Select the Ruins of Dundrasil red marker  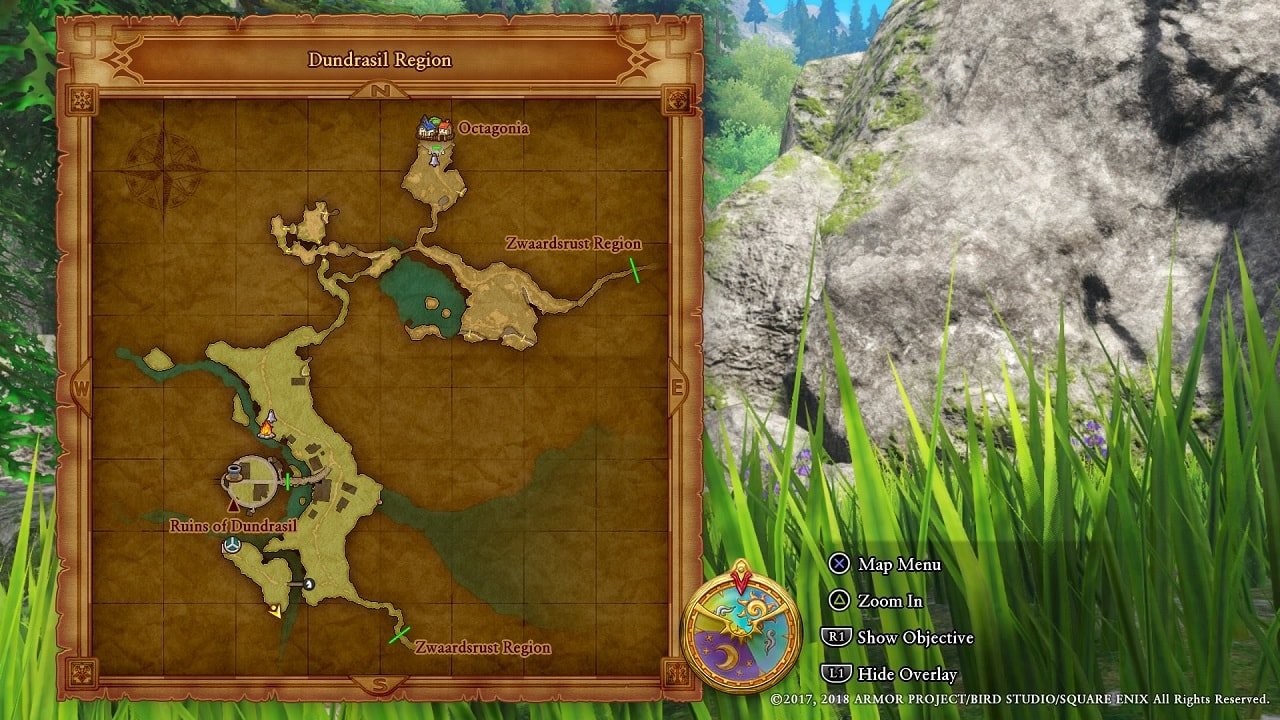[233, 505]
